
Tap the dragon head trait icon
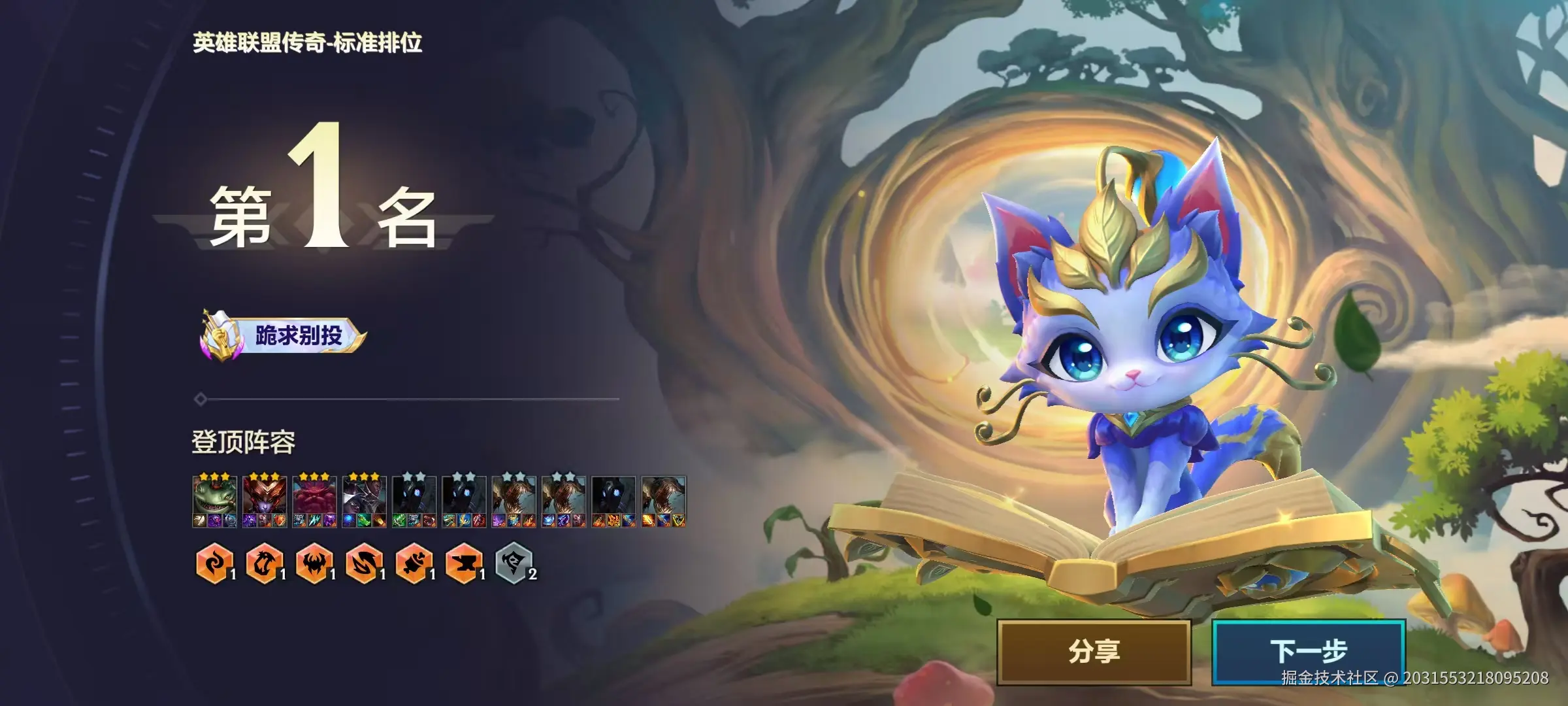[263, 563]
